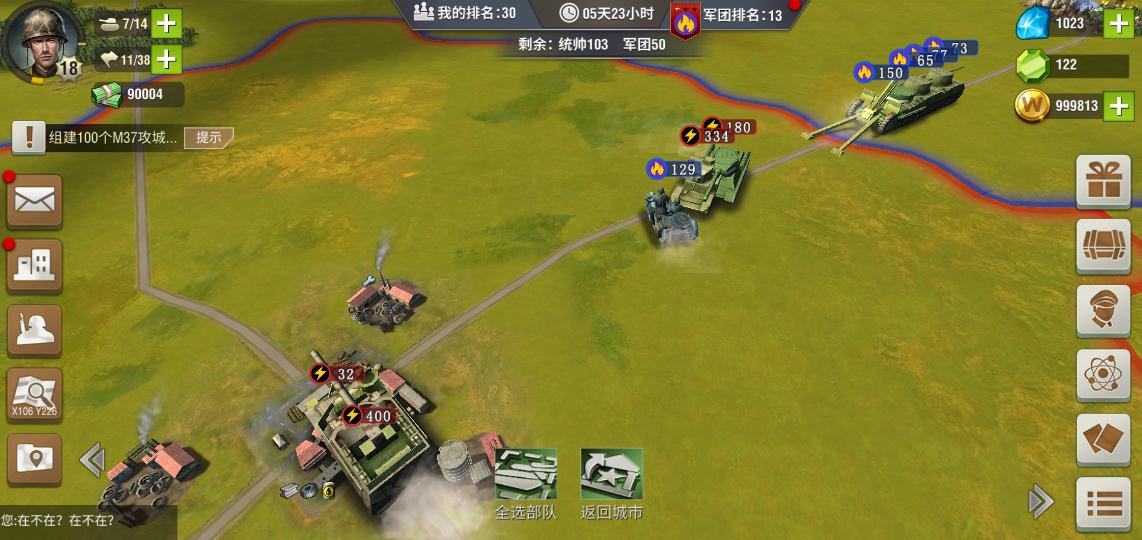
Task: Open the mail envelope inbox
Action: tap(35, 202)
